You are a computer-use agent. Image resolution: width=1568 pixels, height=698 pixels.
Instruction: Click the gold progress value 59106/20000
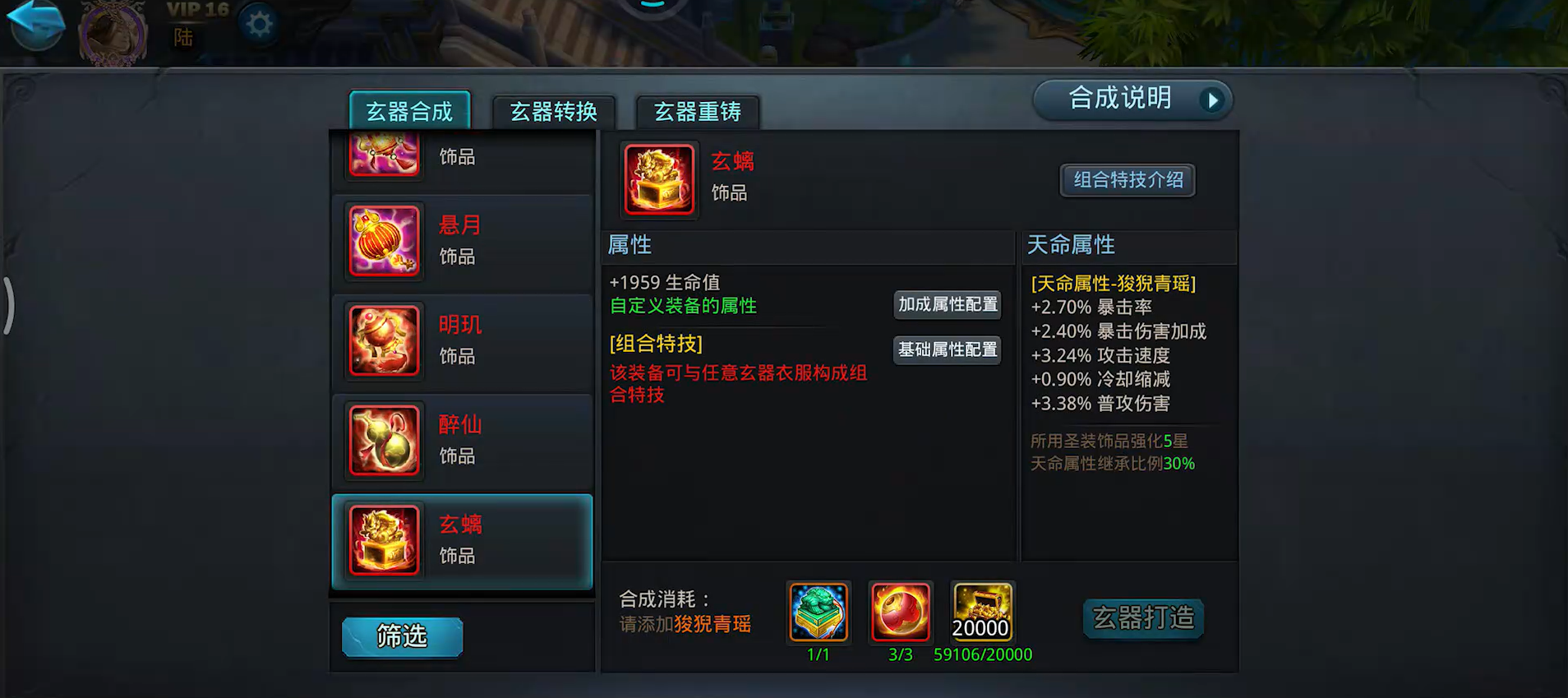982,654
